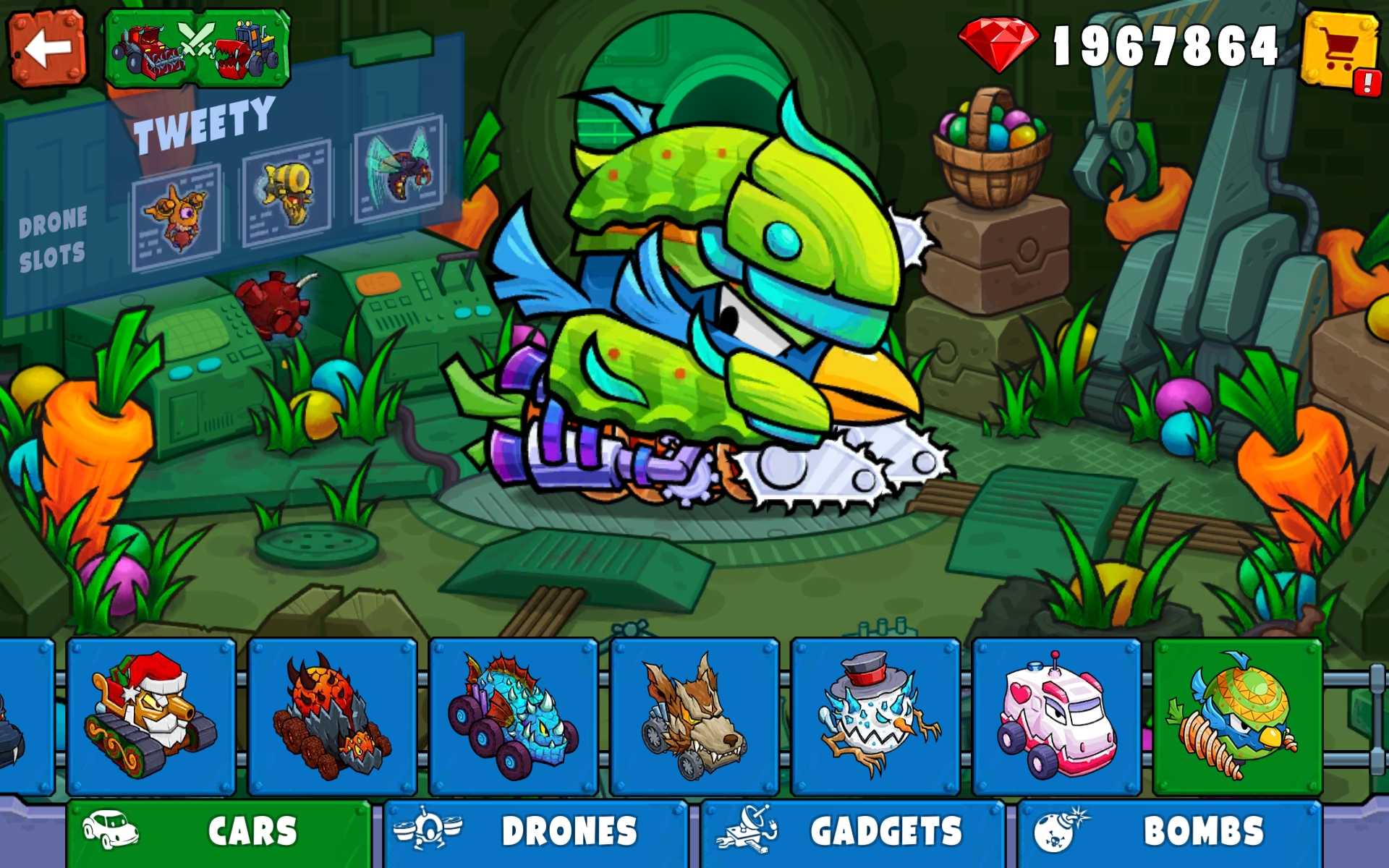Open the Gadgets tab
Viewport: 1389px width, 868px height.
(x=853, y=832)
